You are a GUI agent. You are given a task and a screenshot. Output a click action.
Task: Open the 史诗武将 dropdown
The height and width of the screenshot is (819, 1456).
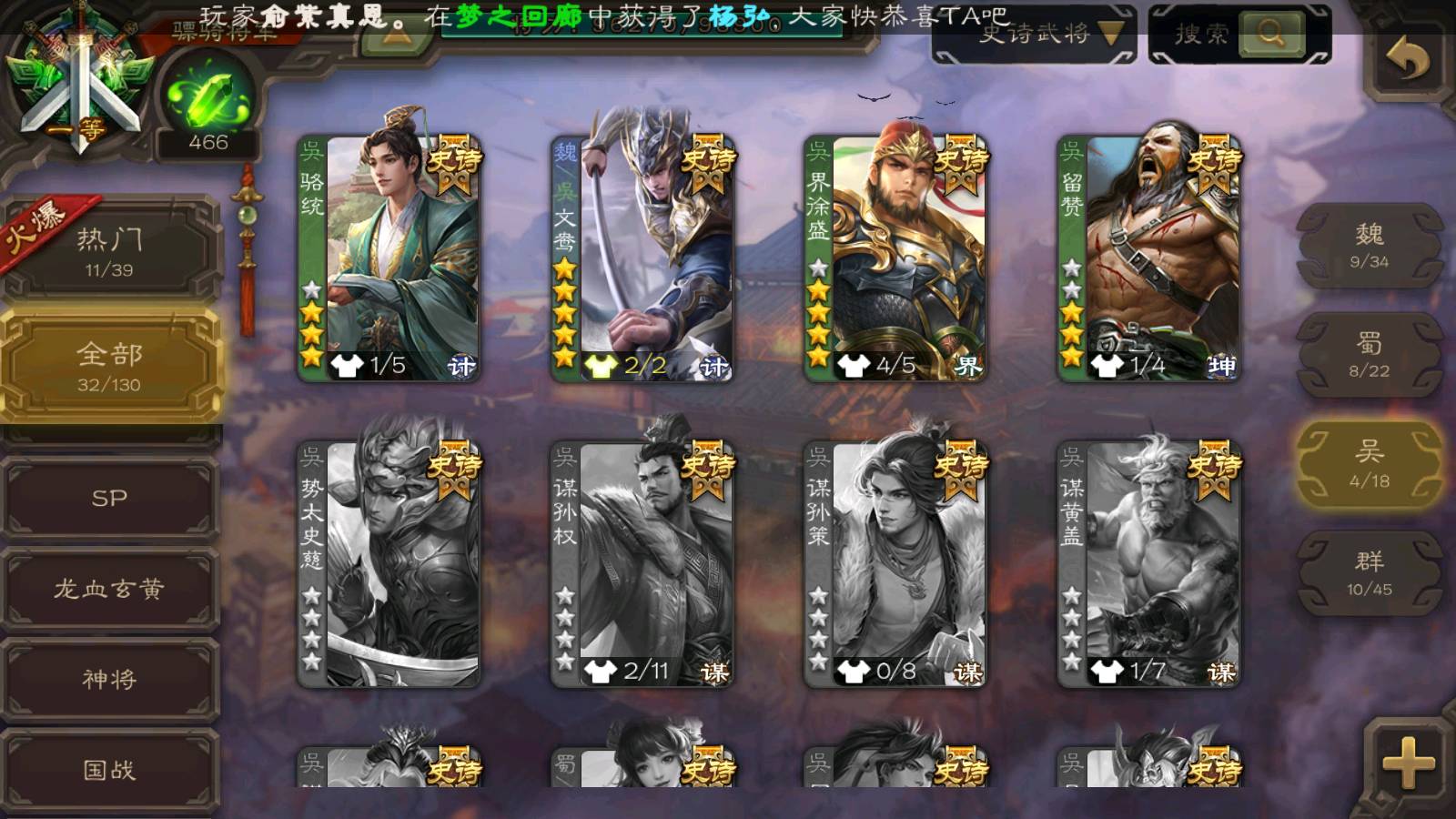tap(1034, 35)
